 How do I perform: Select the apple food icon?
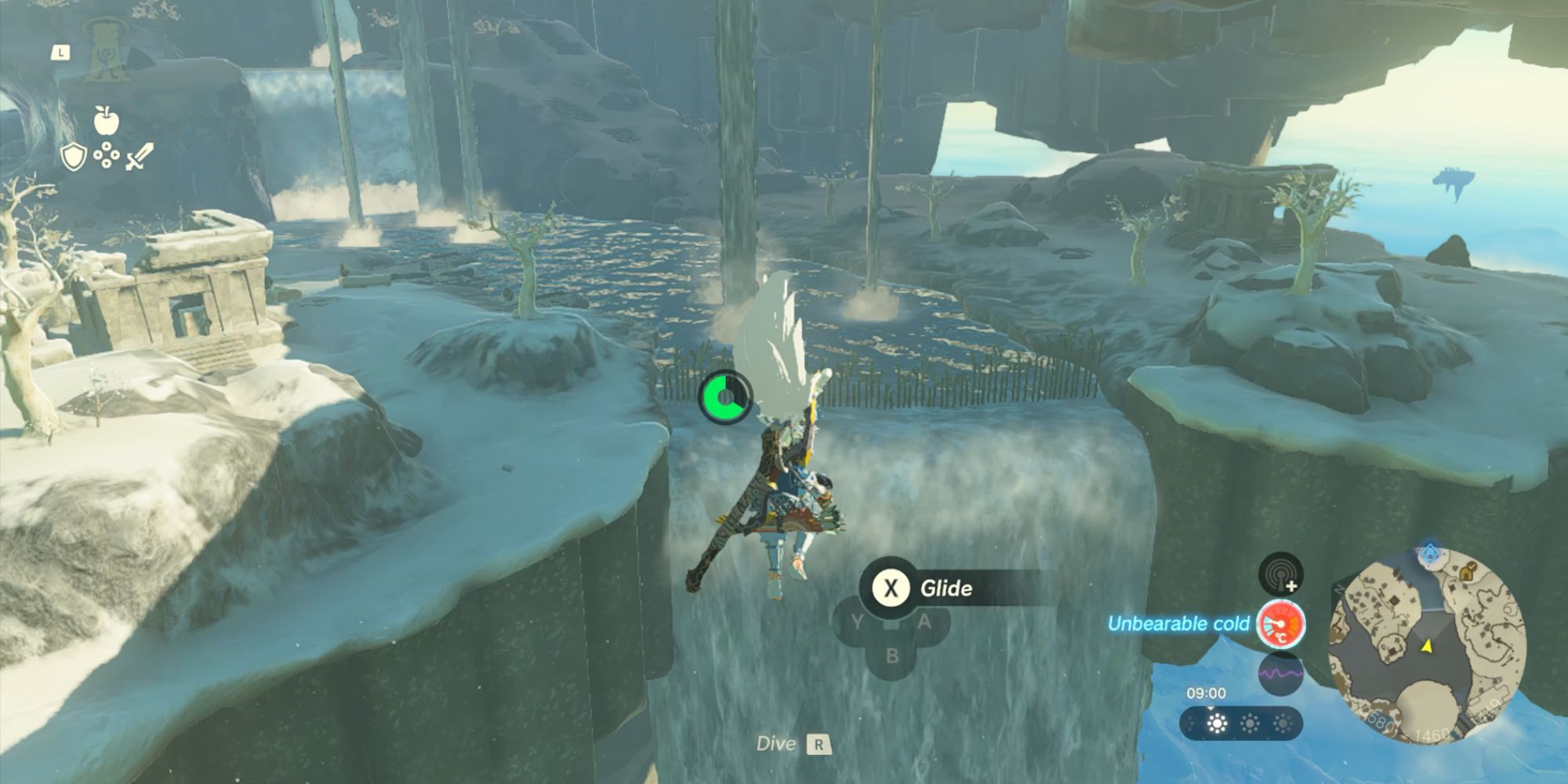pyautogui.click(x=107, y=118)
